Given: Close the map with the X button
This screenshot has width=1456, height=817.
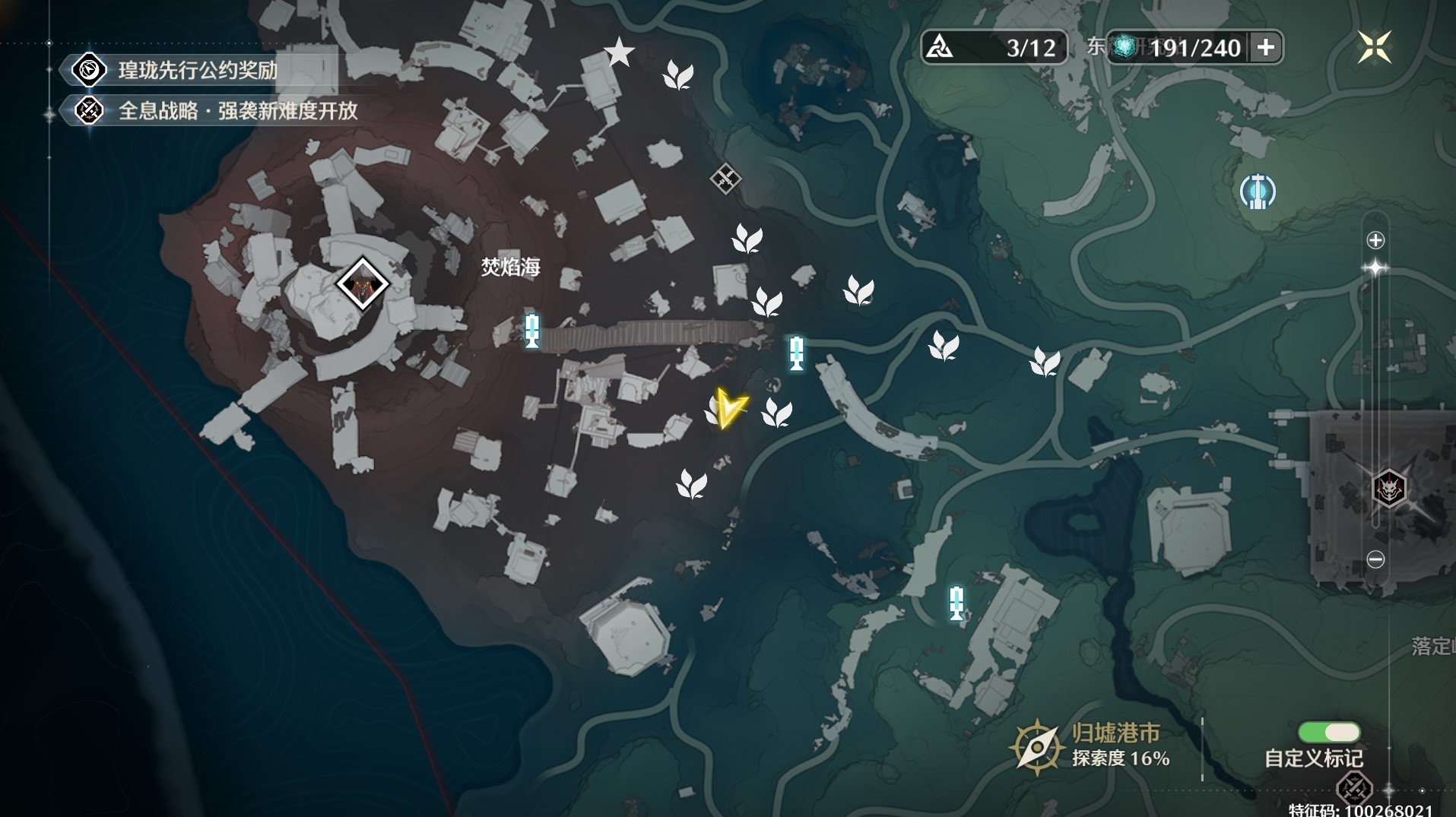Looking at the screenshot, I should [1375, 47].
